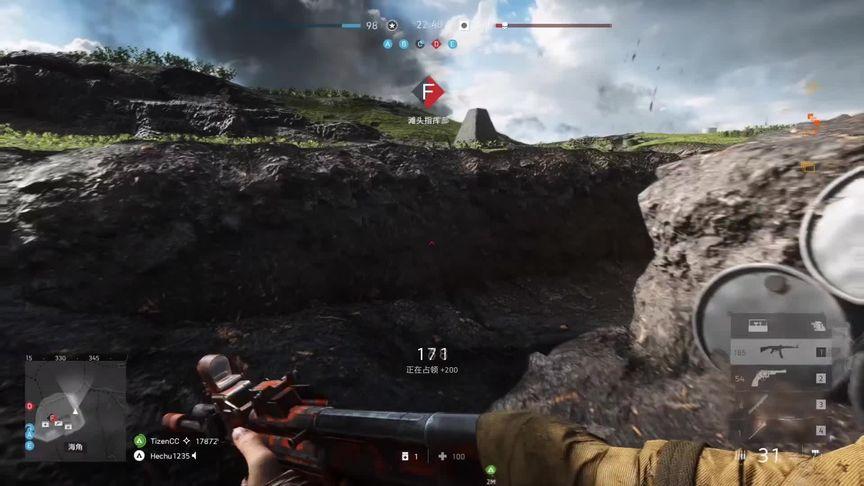Click the D flag marker beside the minimap
Image resolution: width=864 pixels, height=486 pixels.
[30, 406]
